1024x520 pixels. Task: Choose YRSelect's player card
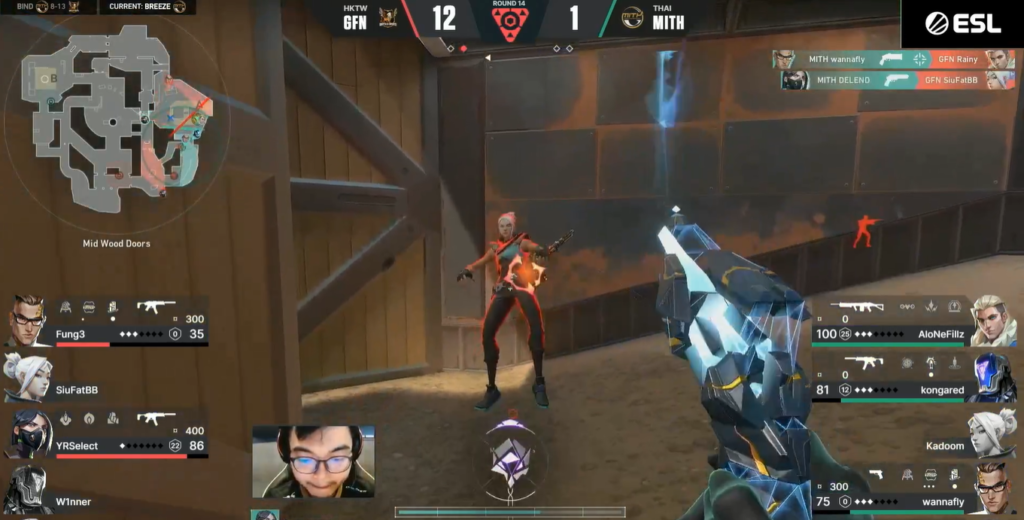(108, 433)
